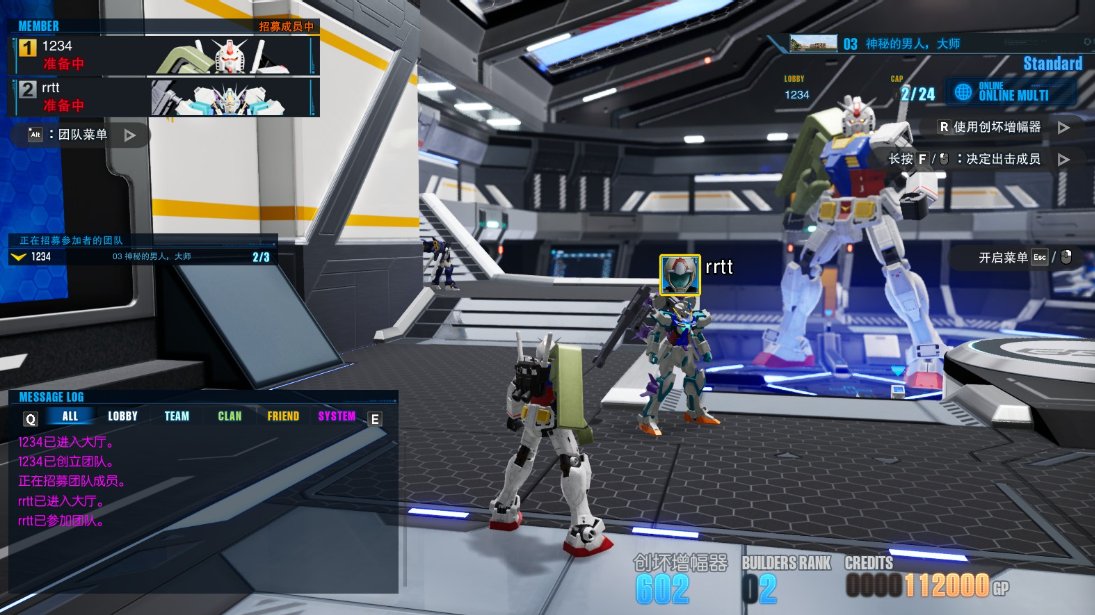The width and height of the screenshot is (1095, 615).
Task: Select team member 1234 row
Action: click(x=165, y=55)
